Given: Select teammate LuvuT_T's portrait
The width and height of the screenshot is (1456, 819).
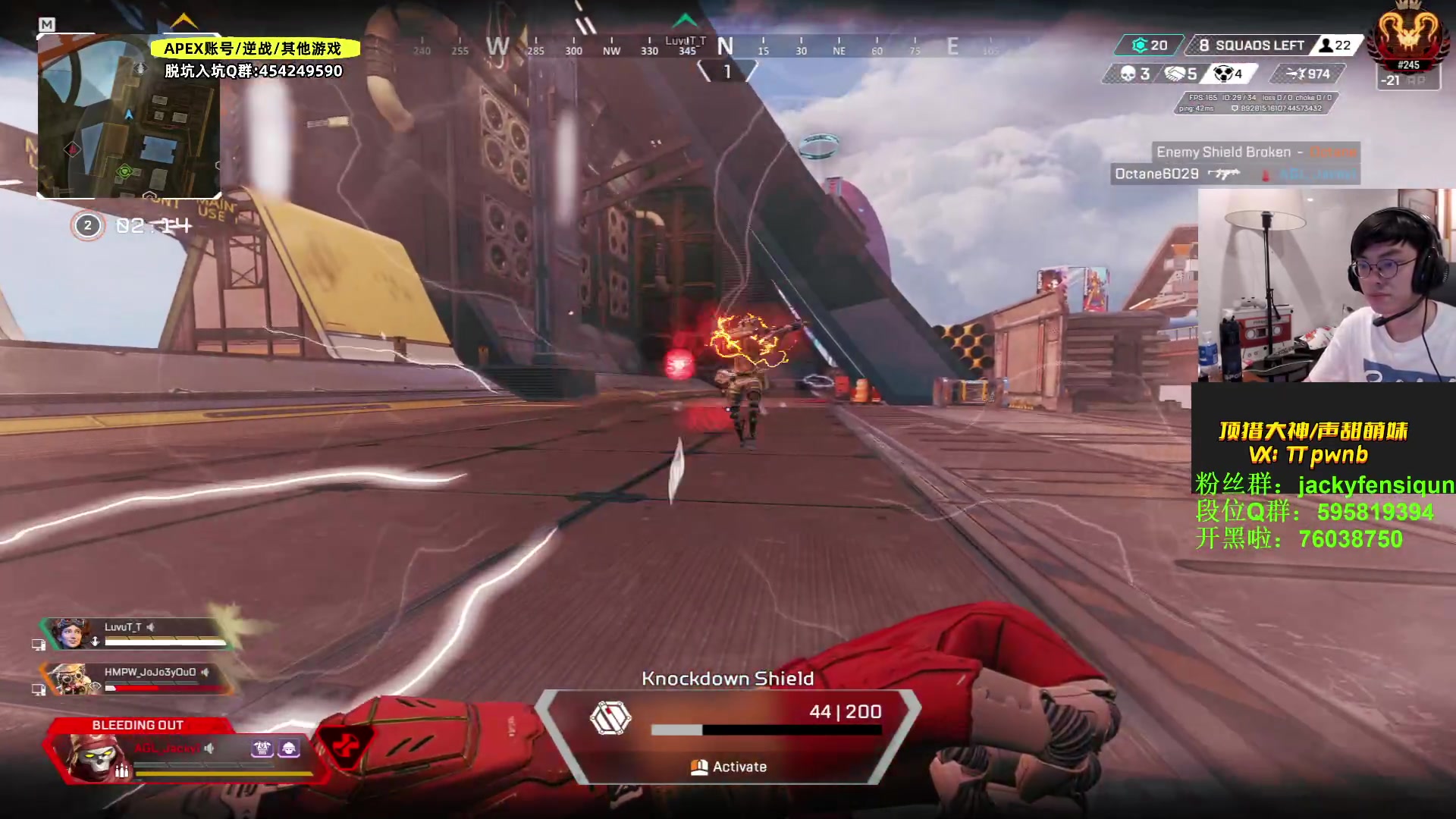Looking at the screenshot, I should (x=71, y=634).
